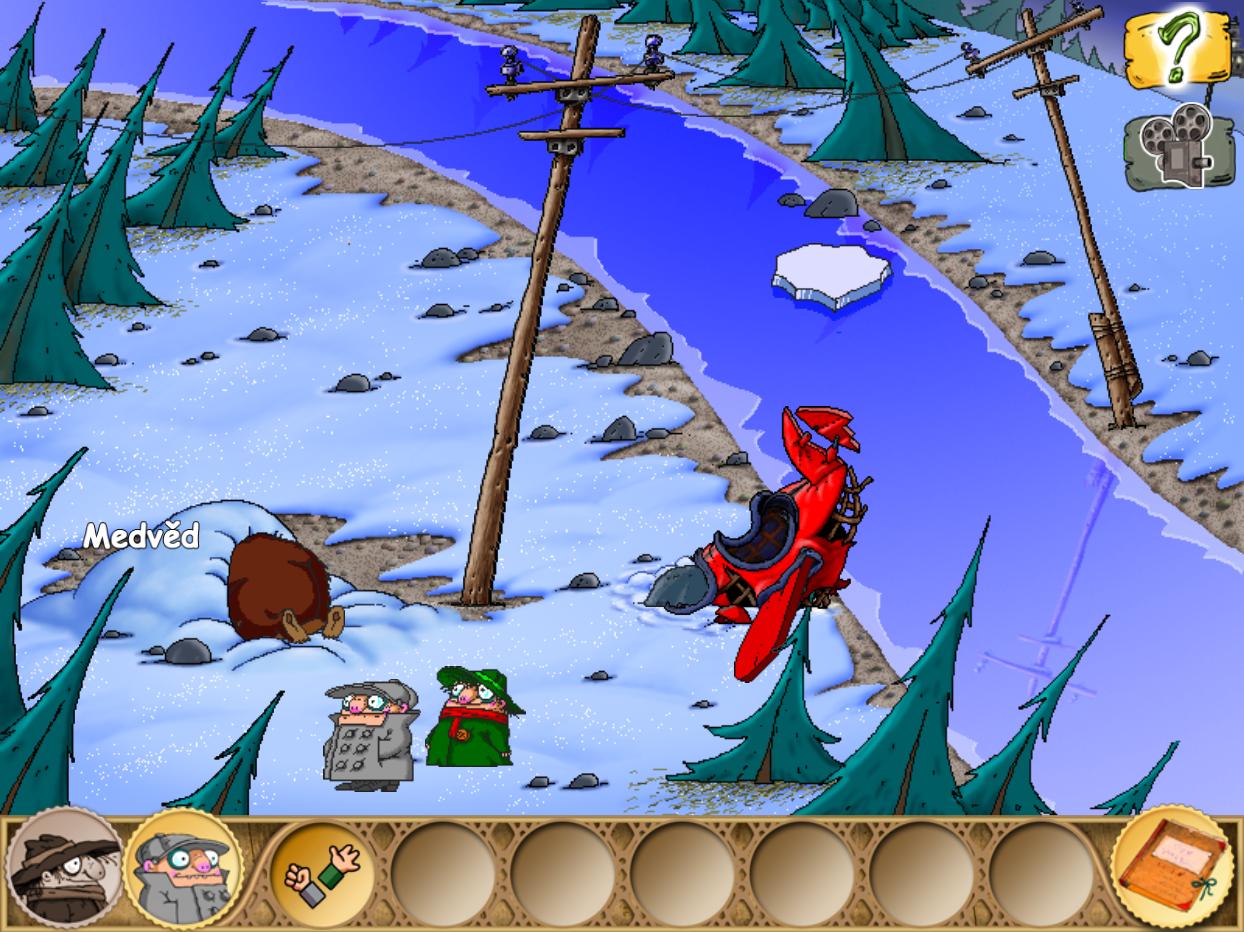
Task: Choose the hand action inventory slot
Action: pos(323,871)
